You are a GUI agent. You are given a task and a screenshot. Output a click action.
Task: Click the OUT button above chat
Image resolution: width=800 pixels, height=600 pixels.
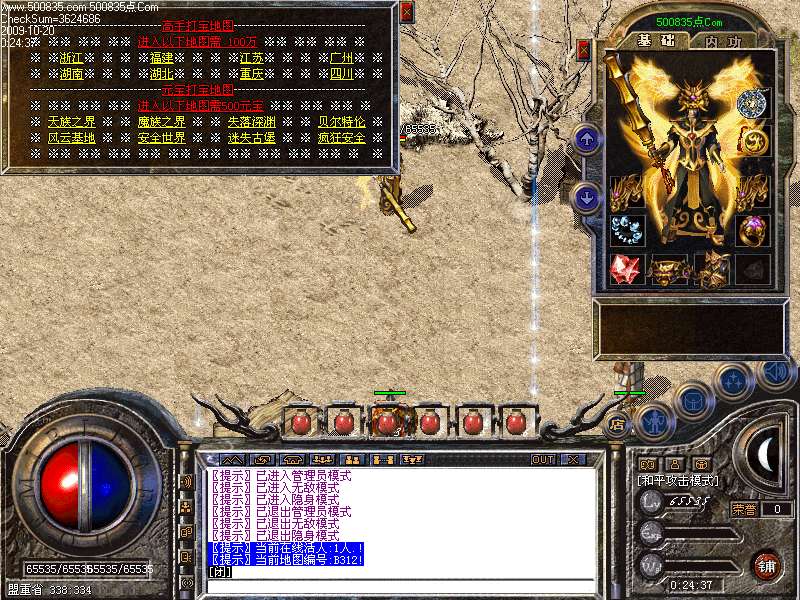543,460
